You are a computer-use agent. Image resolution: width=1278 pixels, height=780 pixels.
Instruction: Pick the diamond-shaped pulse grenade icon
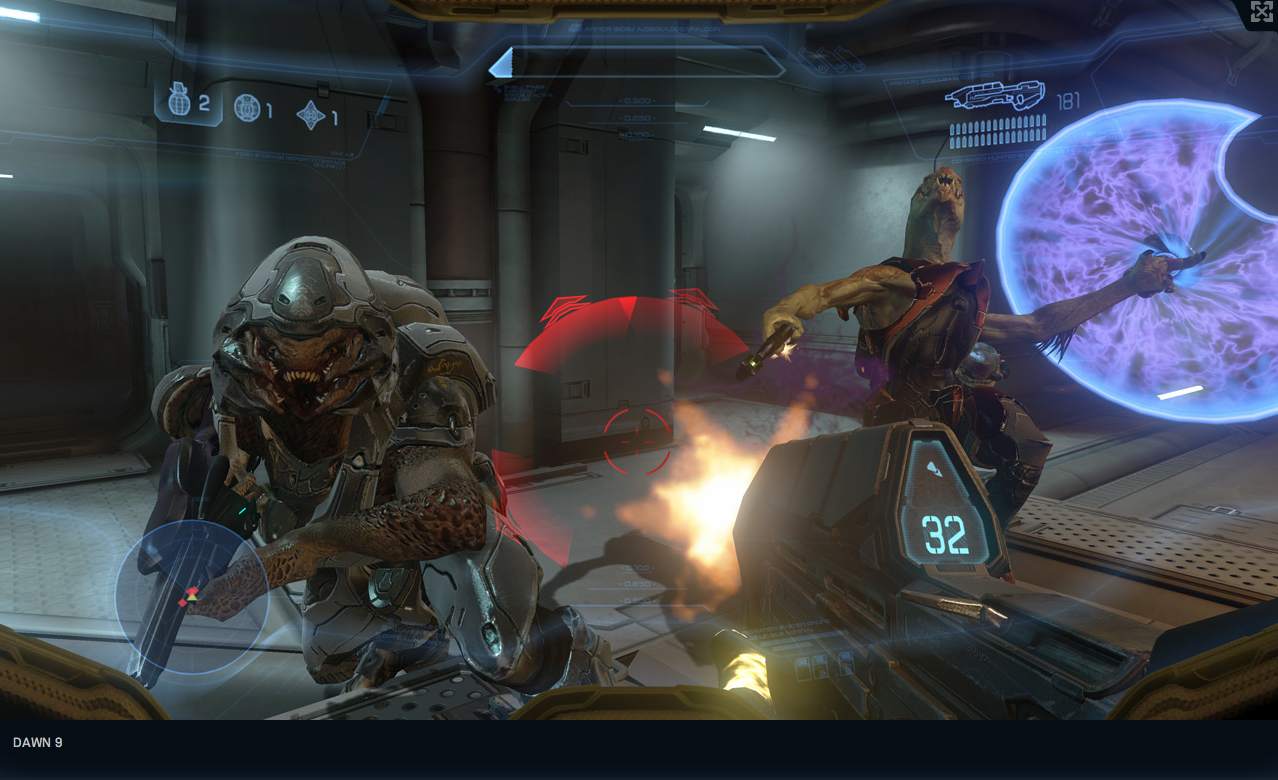pos(311,115)
